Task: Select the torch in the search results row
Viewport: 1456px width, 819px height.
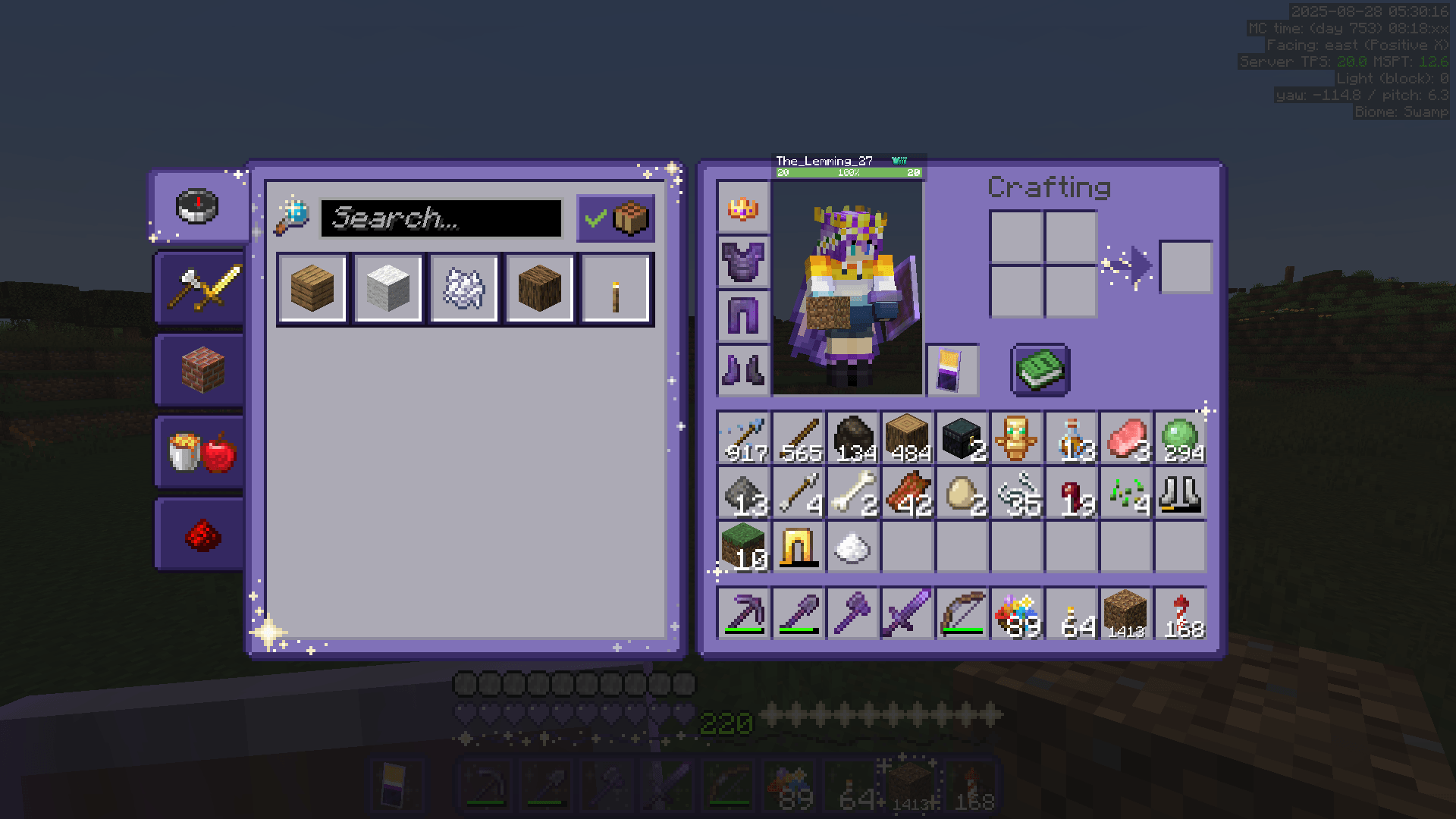Action: 616,288
